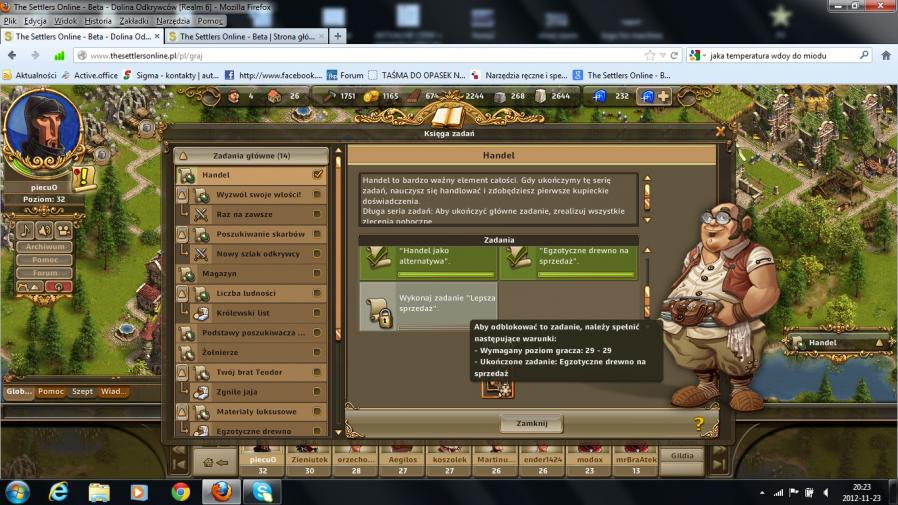Select the Raz na zawsze quest

pyautogui.click(x=258, y=214)
